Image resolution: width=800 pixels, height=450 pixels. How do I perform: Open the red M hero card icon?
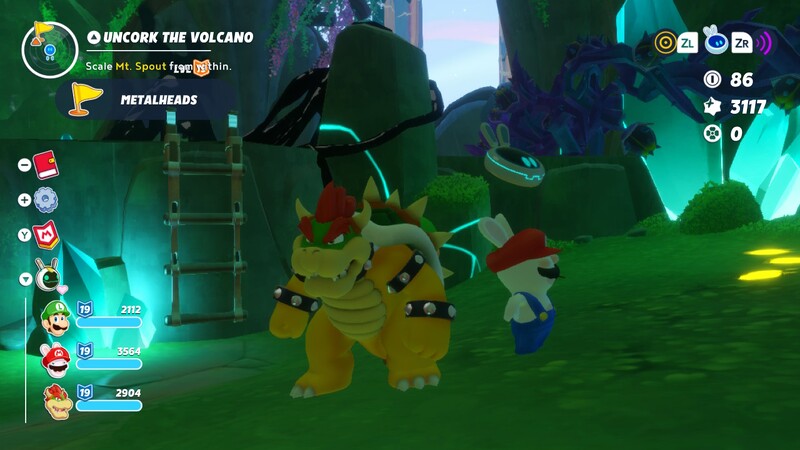[x=46, y=235]
